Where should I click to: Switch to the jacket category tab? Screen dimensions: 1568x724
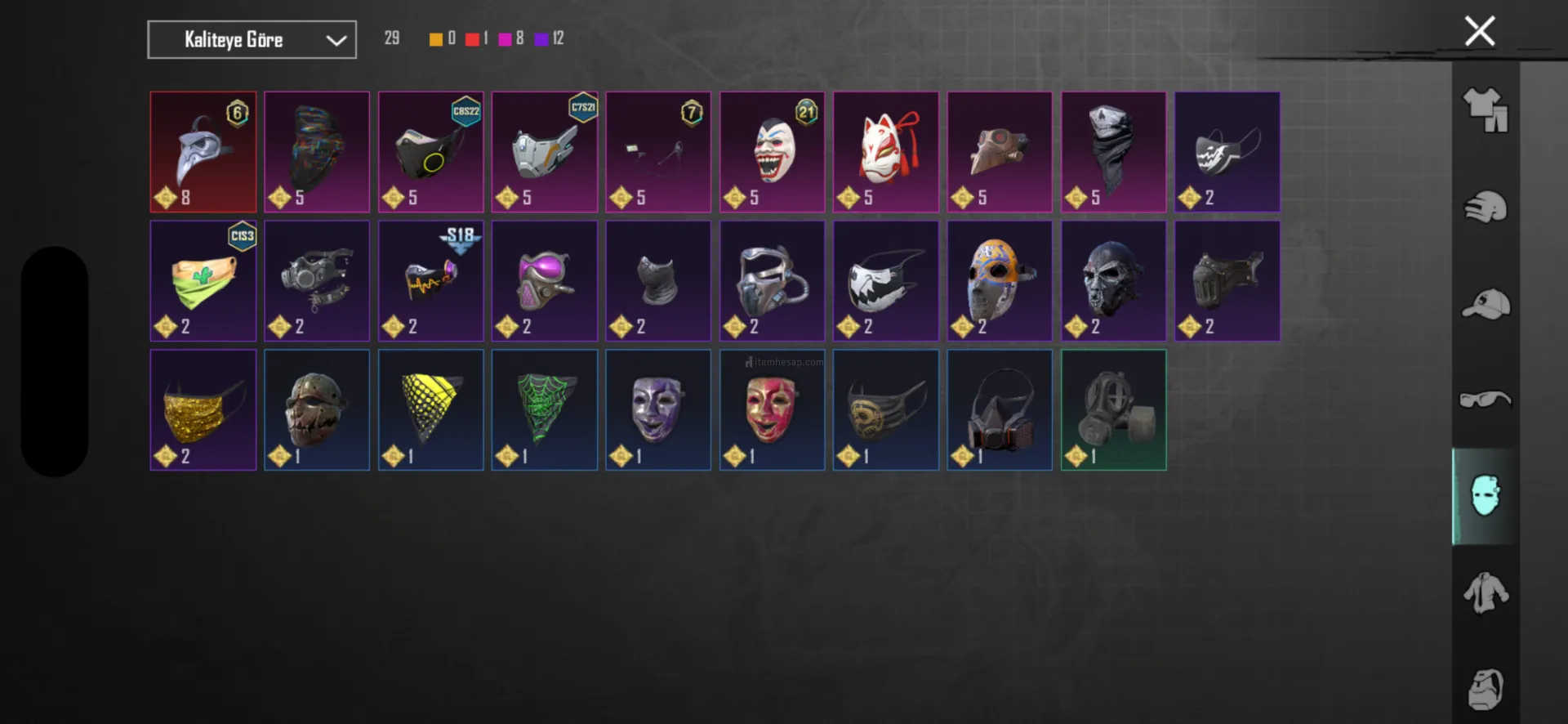[1485, 592]
